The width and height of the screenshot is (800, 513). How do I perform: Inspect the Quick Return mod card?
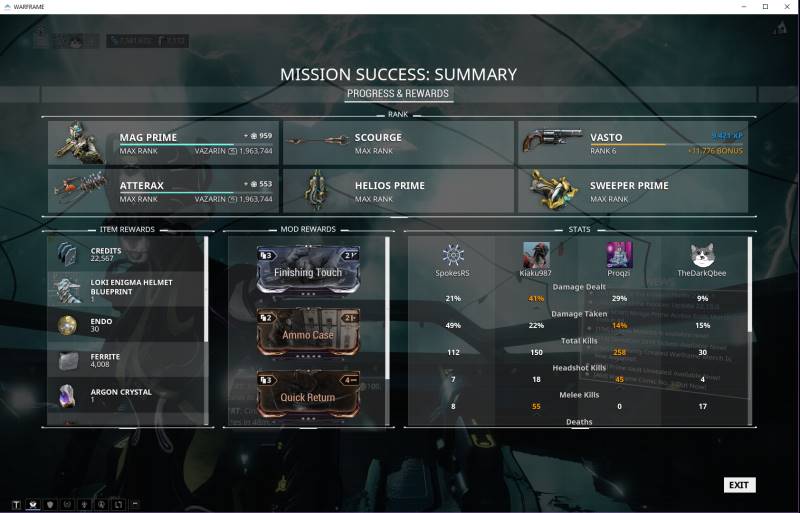[308, 395]
